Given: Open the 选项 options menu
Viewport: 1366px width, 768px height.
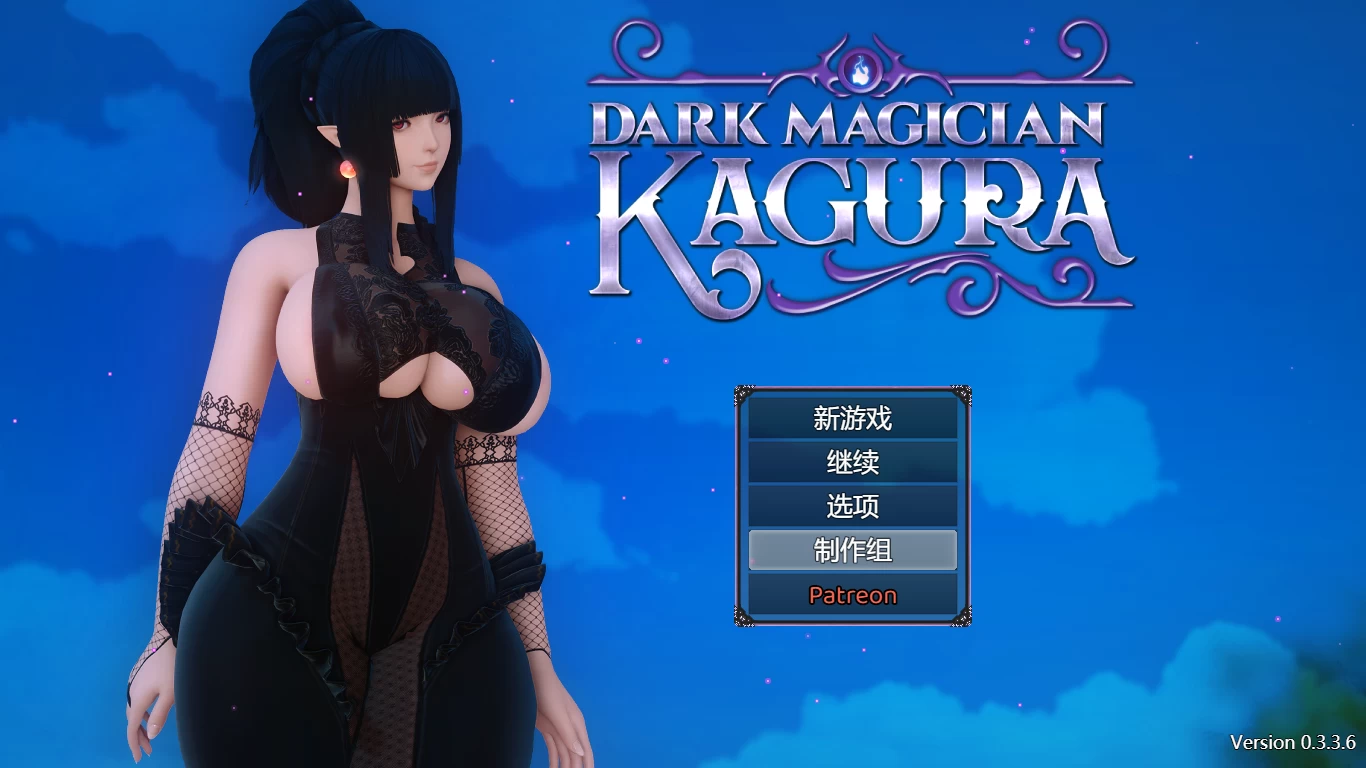Looking at the screenshot, I should [x=852, y=506].
